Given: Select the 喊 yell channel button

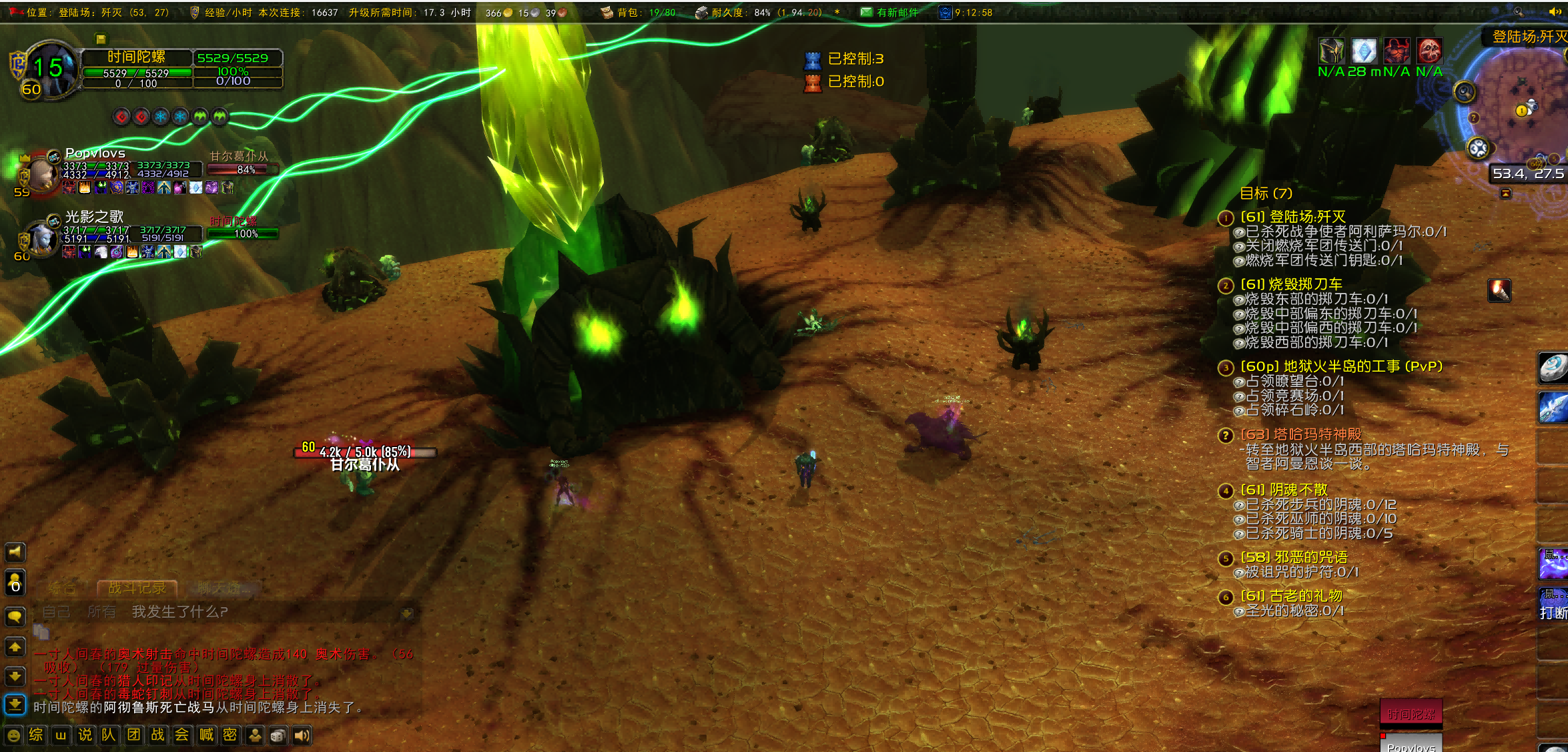Looking at the screenshot, I should tap(207, 735).
